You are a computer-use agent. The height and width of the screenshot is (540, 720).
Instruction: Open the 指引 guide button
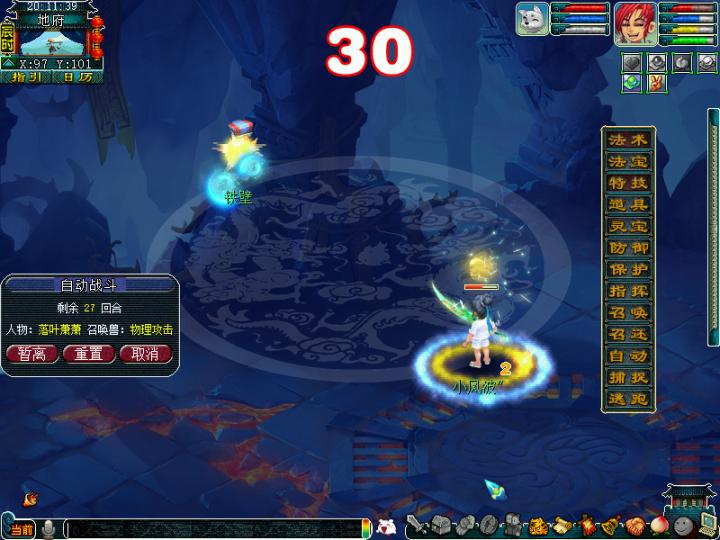pyautogui.click(x=26, y=77)
